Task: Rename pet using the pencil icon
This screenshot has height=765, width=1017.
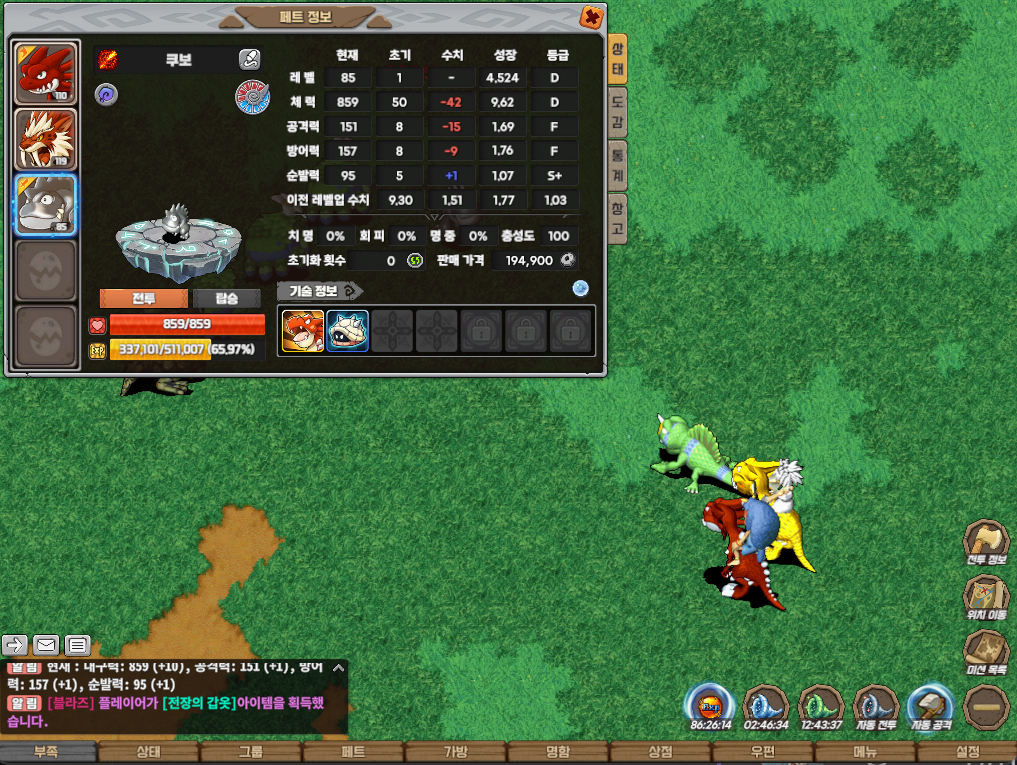Action: tap(250, 59)
